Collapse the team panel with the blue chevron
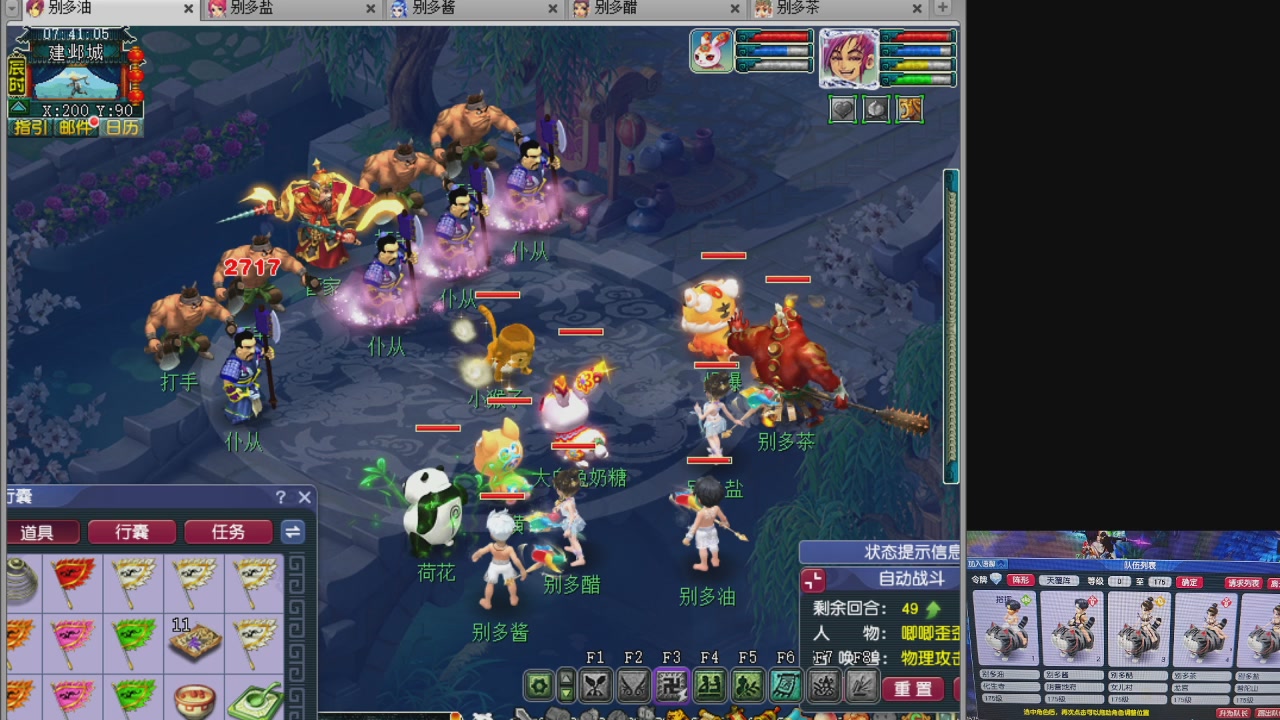1280x720 pixels. tap(1001, 563)
